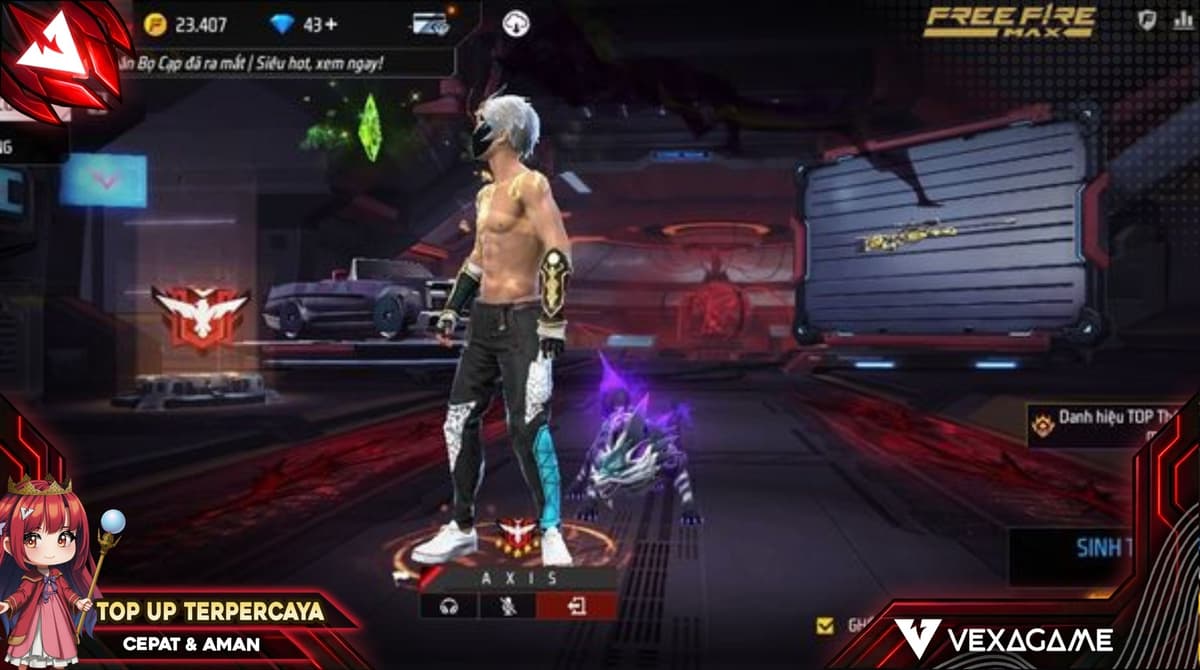
Task: Toggle the headphone voice listening button
Action: pos(449,605)
